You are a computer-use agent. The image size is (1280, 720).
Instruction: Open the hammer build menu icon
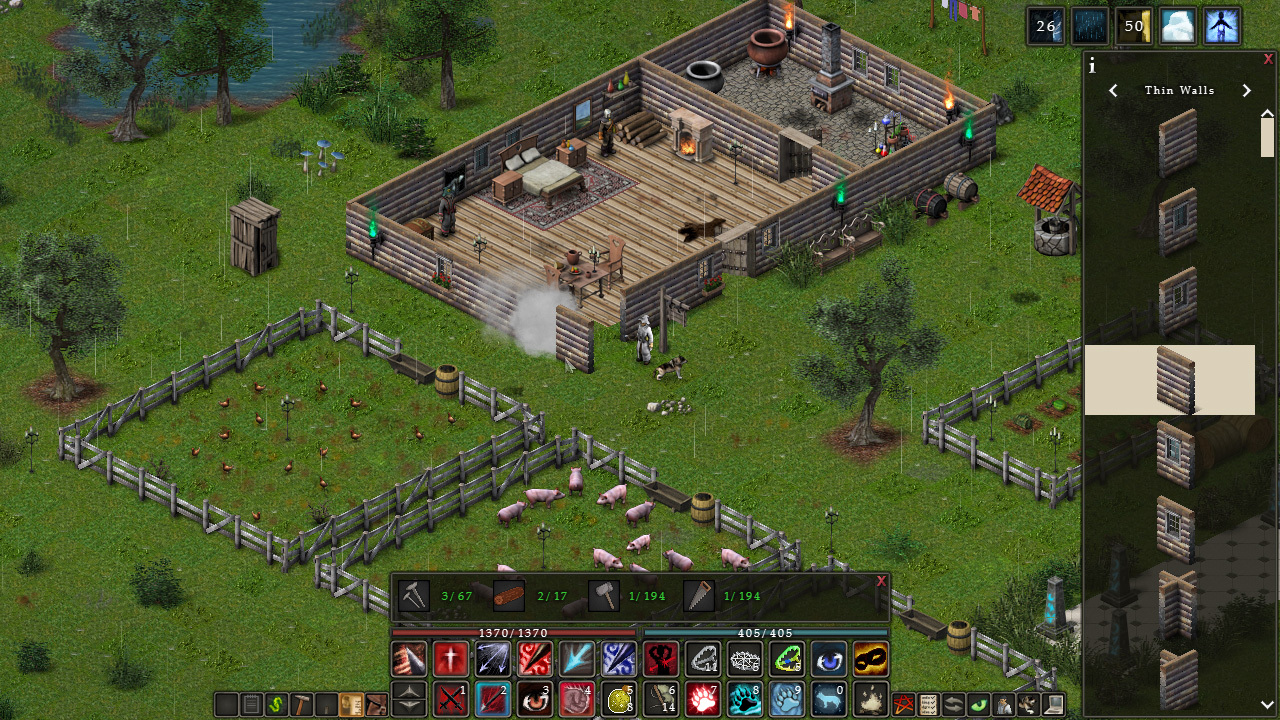pos(299,705)
